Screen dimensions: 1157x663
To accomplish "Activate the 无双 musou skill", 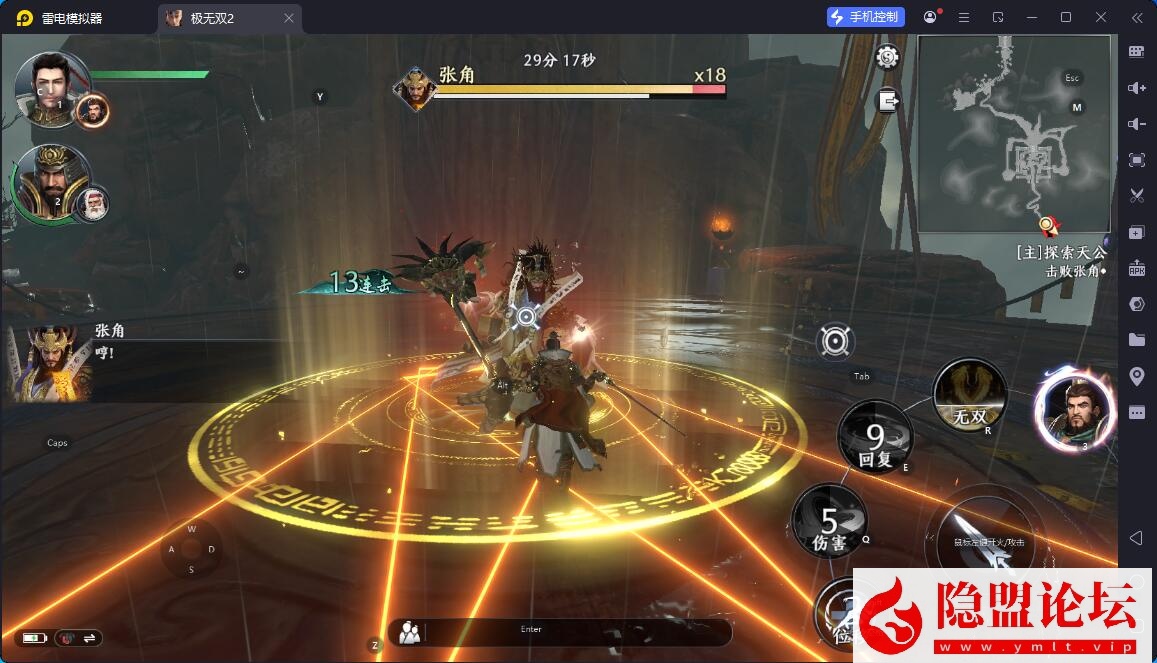I will pos(969,397).
